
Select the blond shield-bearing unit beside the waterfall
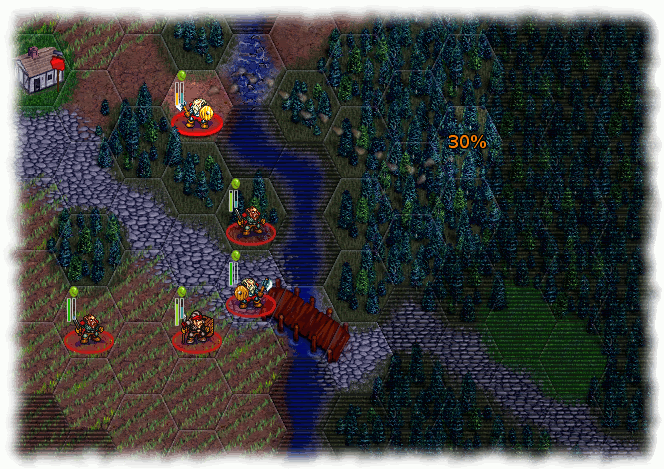click(197, 115)
